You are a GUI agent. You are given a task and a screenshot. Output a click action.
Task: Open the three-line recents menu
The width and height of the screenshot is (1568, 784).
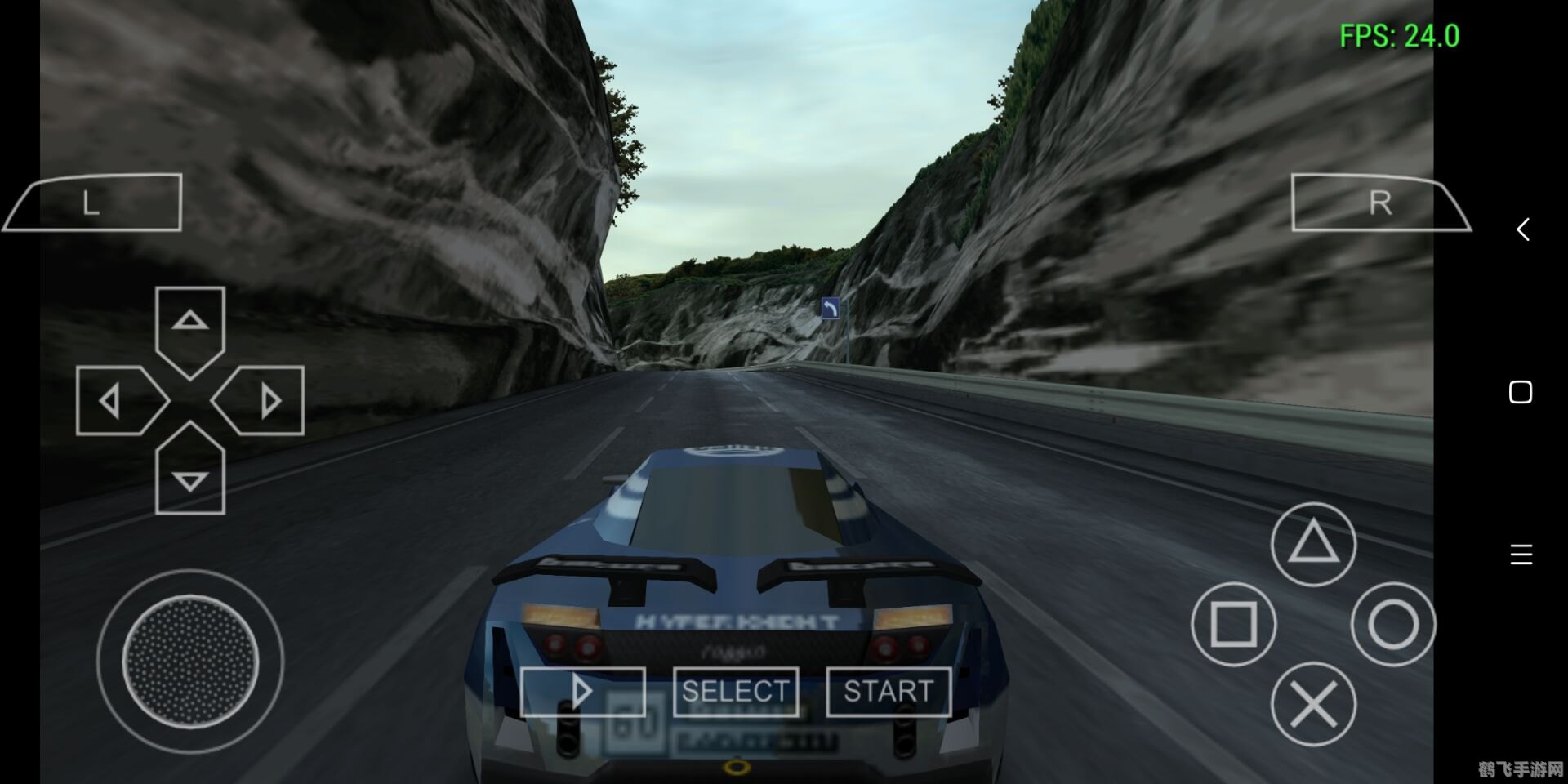(1521, 555)
